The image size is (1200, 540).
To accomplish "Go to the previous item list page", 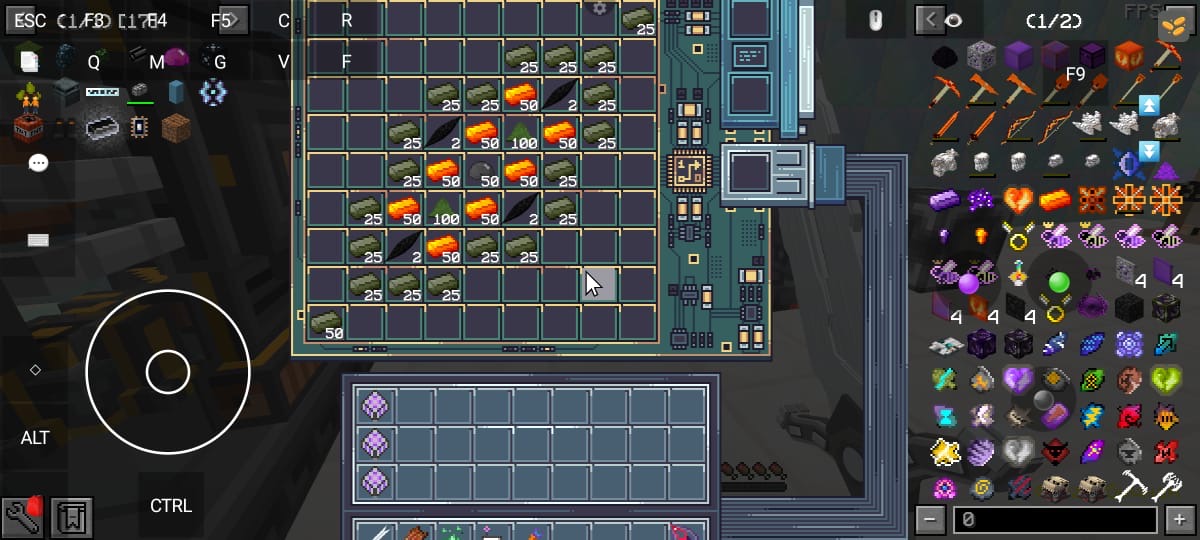I will pyautogui.click(x=931, y=19).
